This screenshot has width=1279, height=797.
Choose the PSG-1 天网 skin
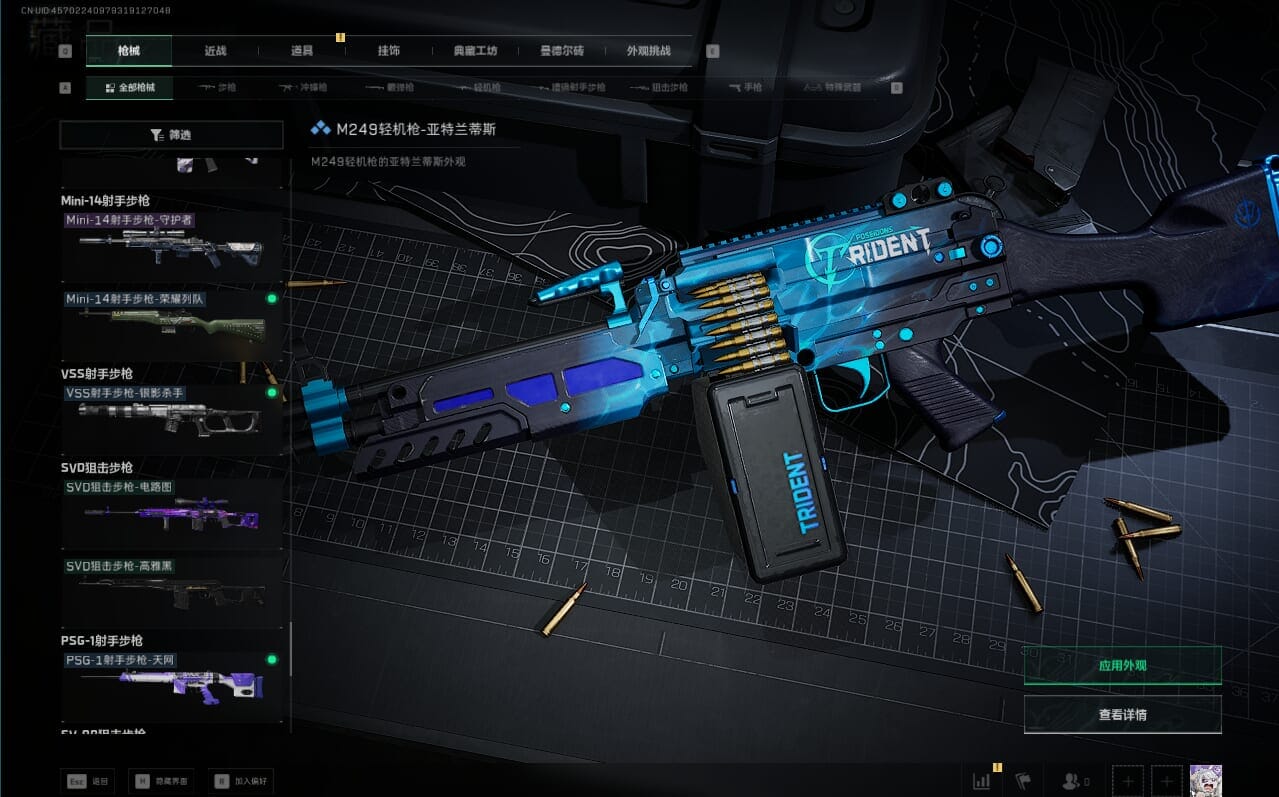coord(172,685)
